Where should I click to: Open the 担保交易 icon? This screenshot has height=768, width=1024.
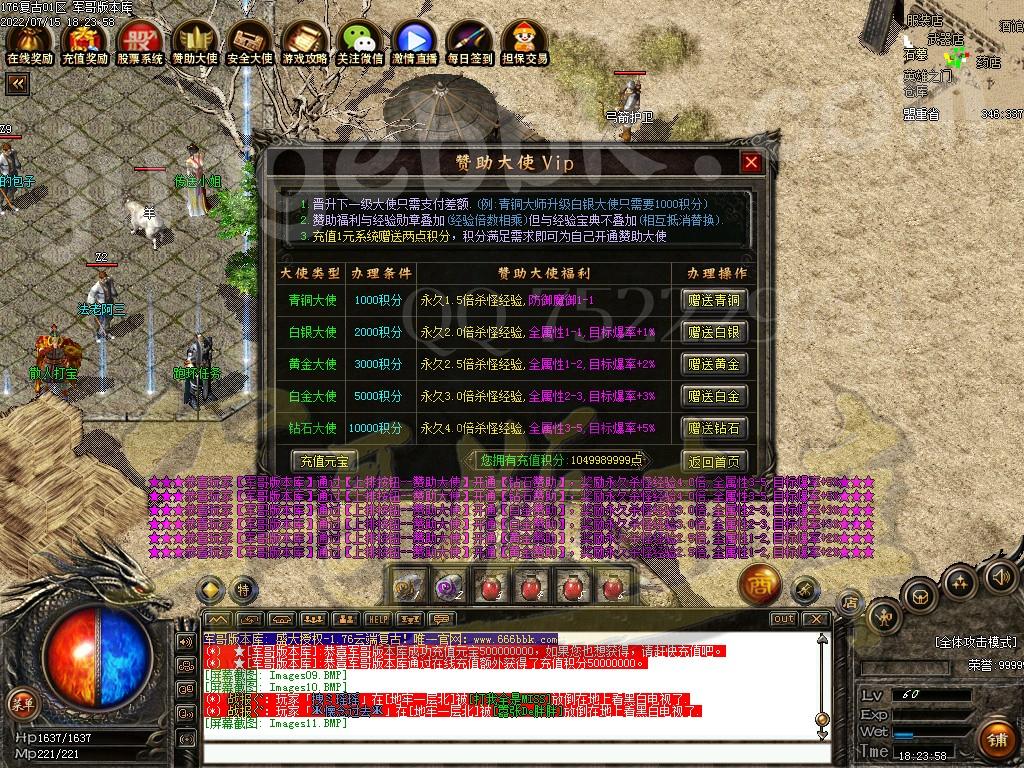(525, 43)
